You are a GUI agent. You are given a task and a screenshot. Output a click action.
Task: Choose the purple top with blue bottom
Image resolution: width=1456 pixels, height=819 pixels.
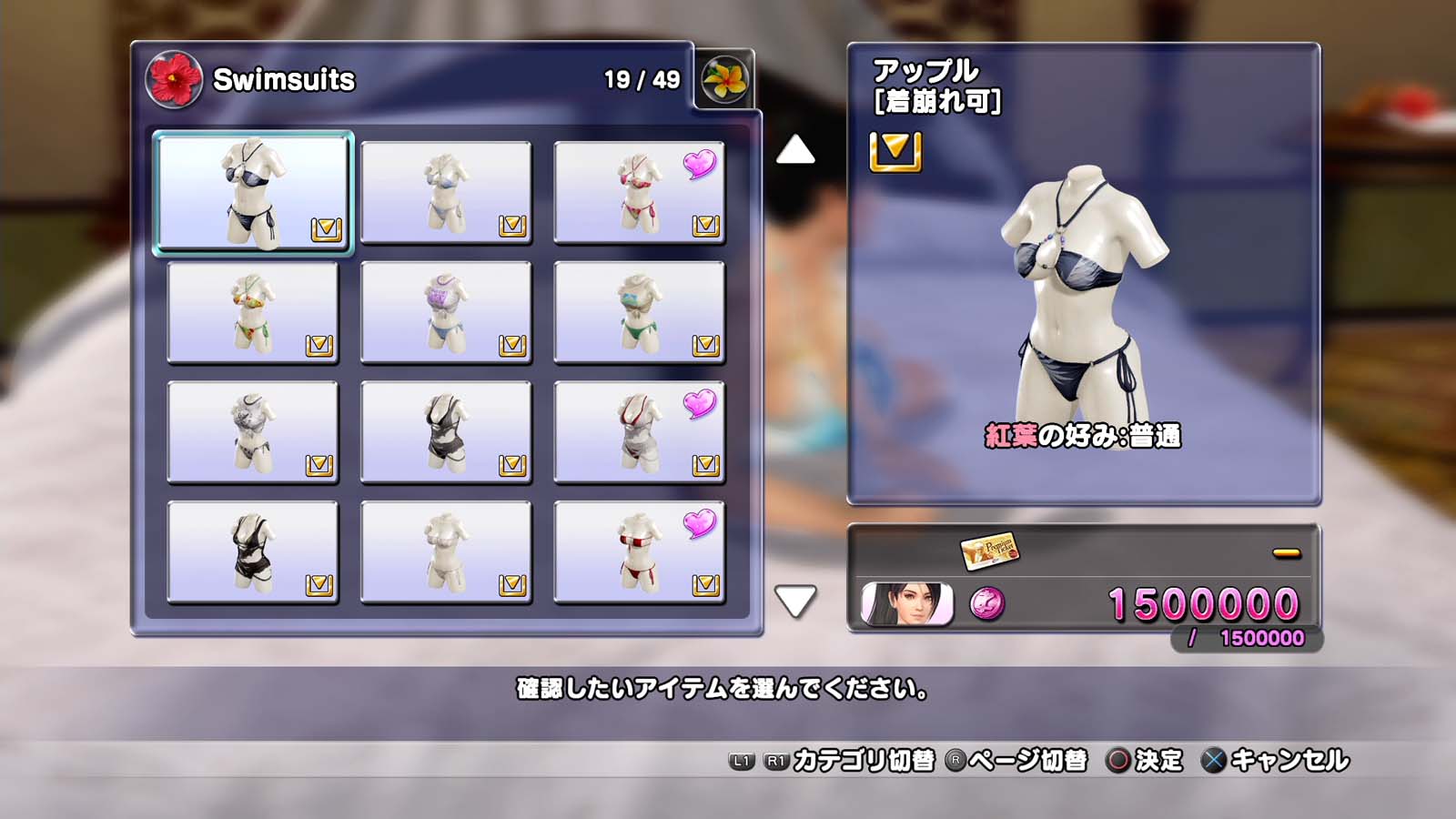pos(446,312)
